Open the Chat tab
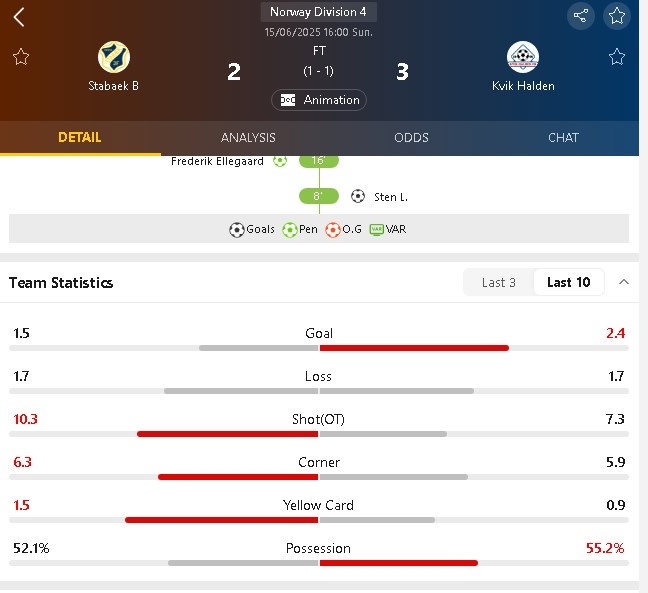Image resolution: width=648 pixels, height=593 pixels. tap(563, 138)
